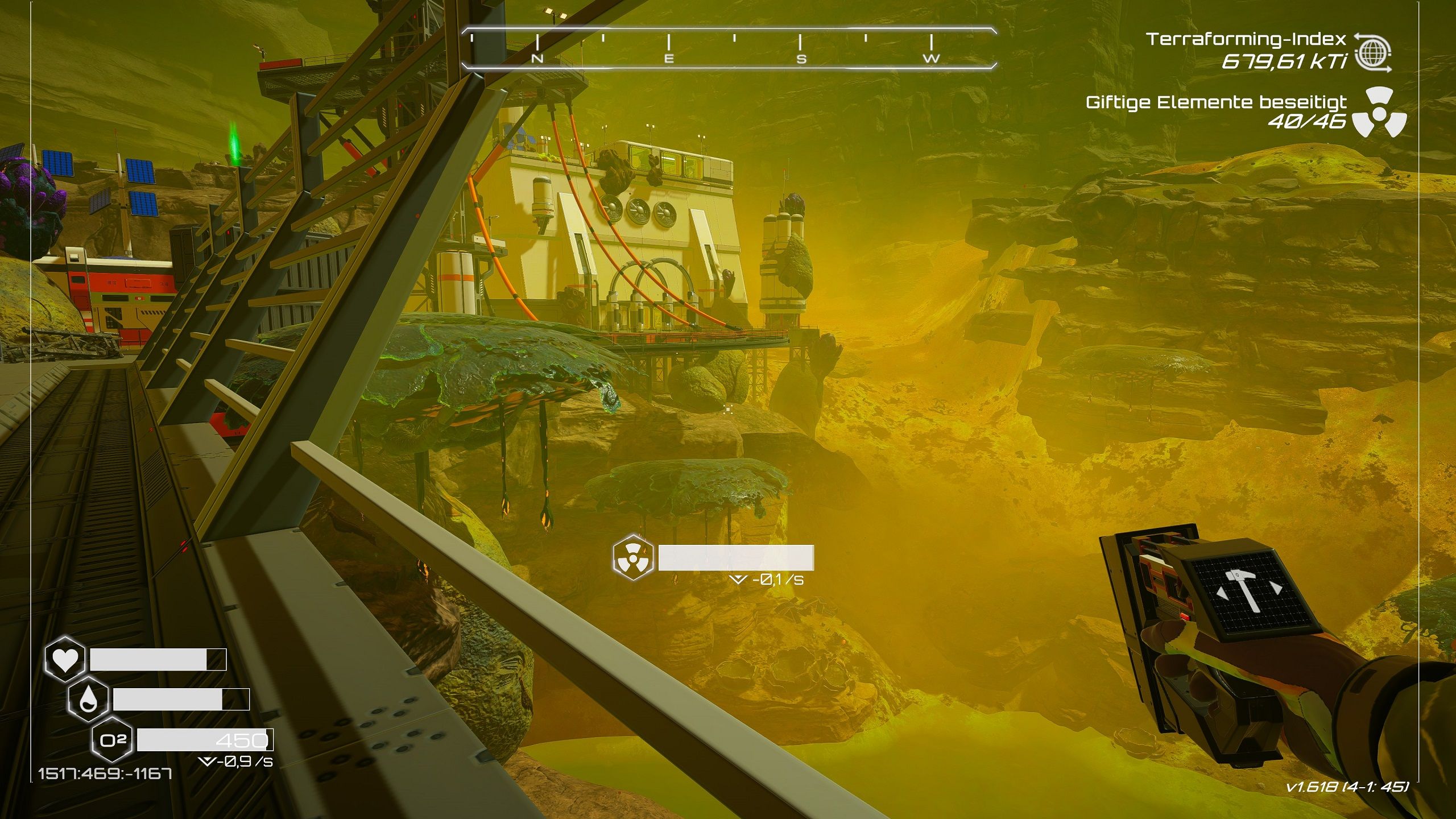Image resolution: width=1456 pixels, height=819 pixels.
Task: Select the Giftige Elemente beseitigt radiation icon
Action: (1379, 112)
